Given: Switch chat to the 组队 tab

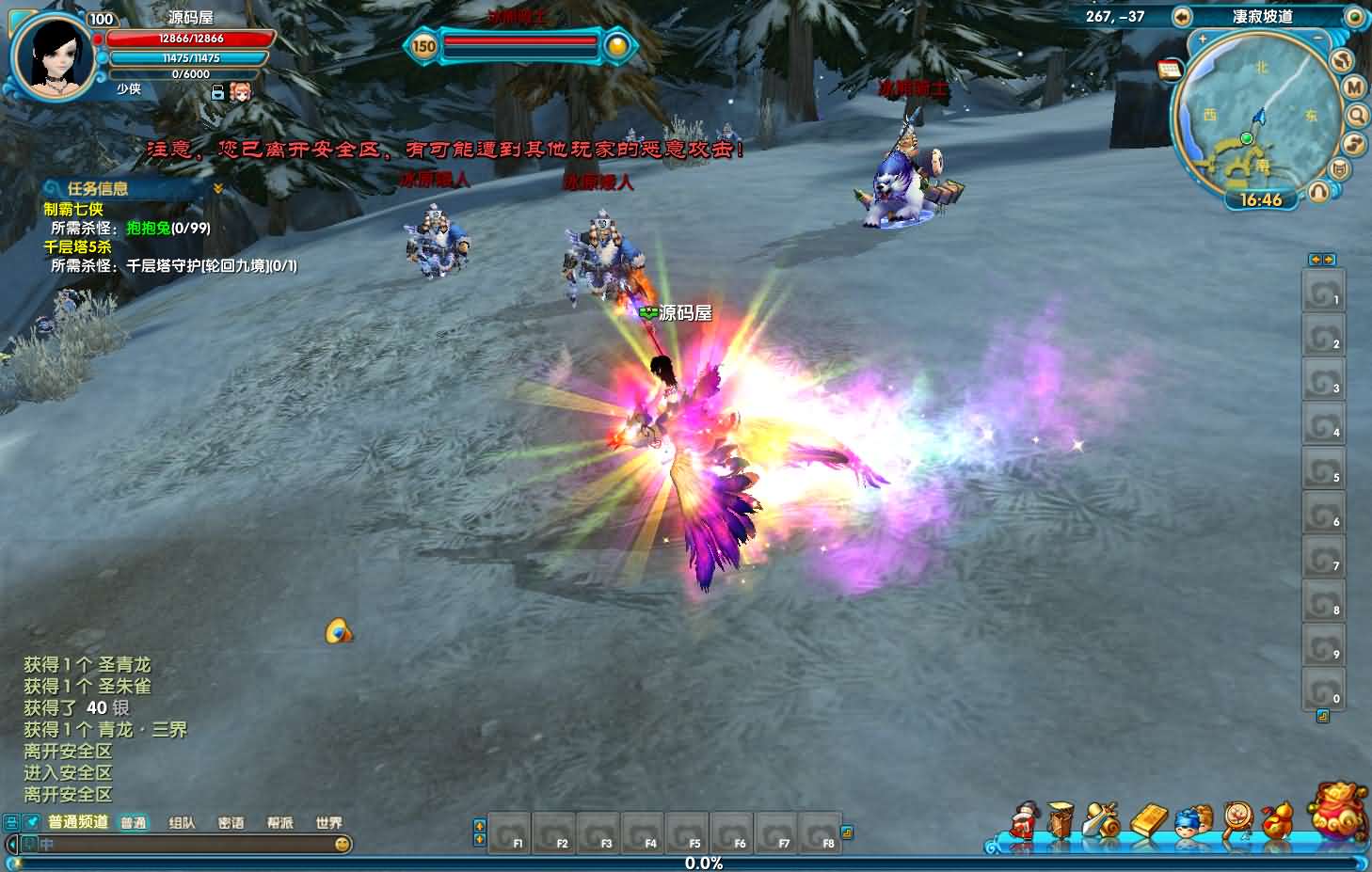Looking at the screenshot, I should [182, 823].
